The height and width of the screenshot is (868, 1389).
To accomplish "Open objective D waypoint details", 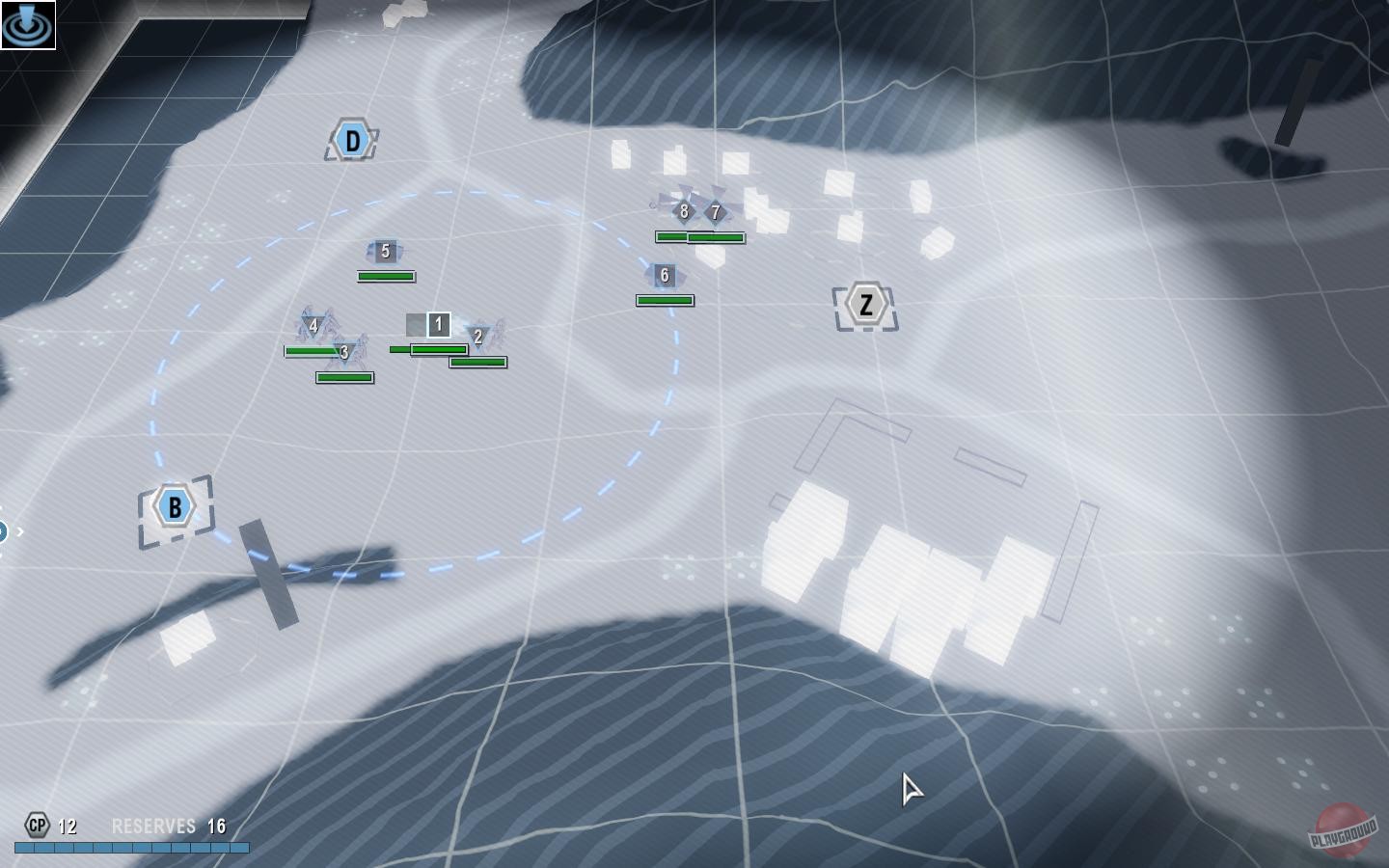I will [351, 139].
